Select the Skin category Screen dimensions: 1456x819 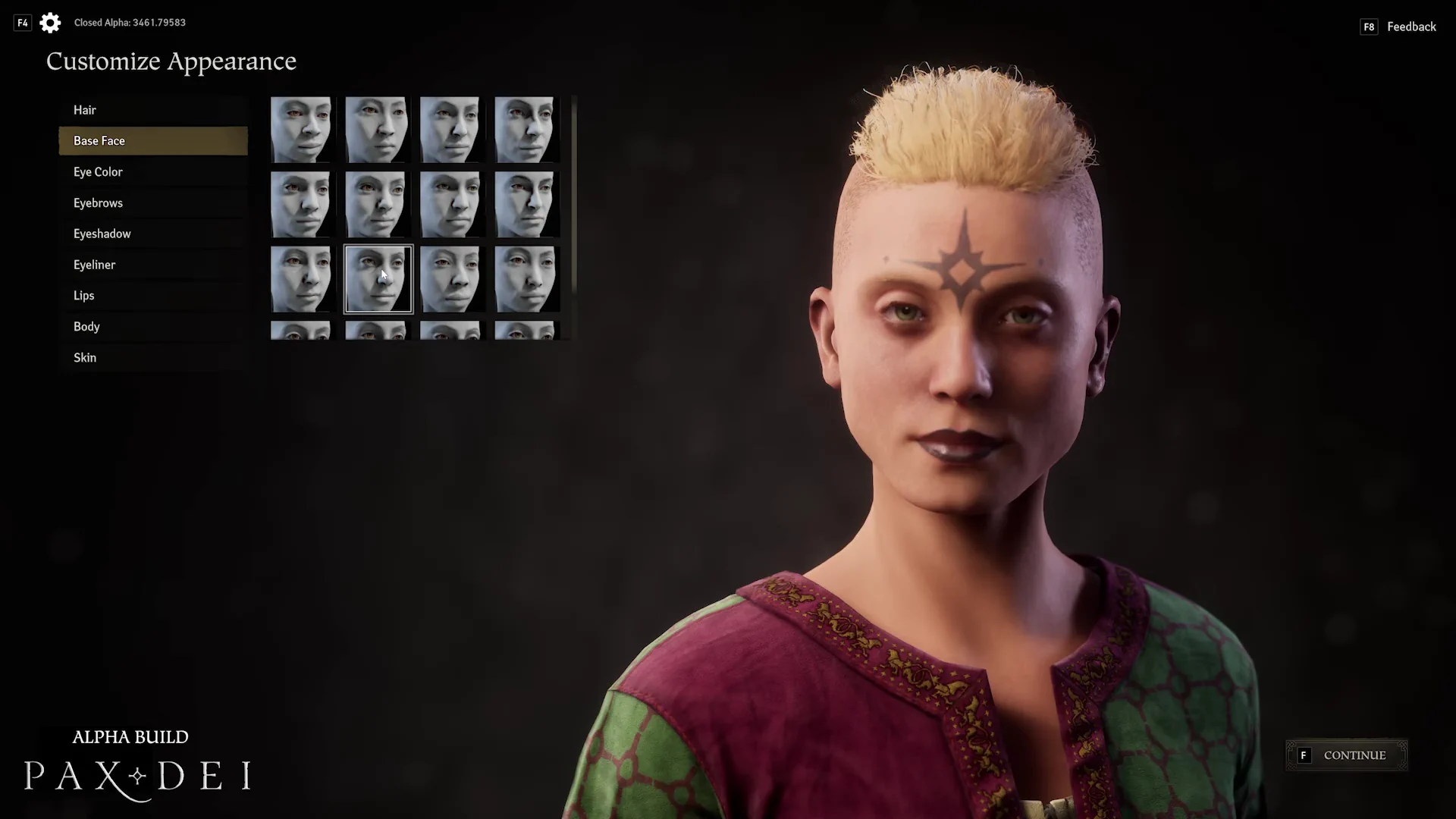(x=85, y=358)
